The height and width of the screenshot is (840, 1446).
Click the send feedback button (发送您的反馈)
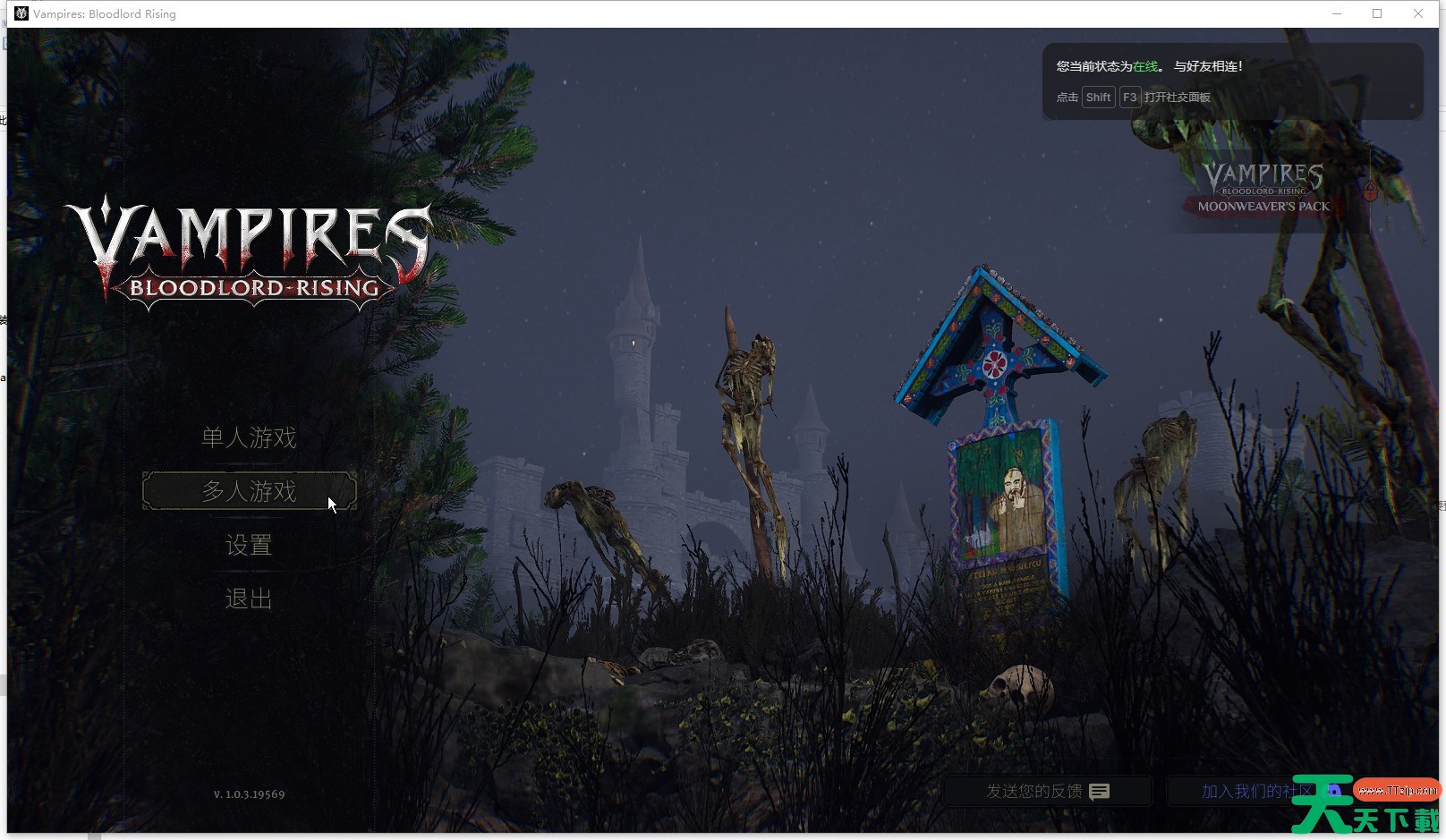point(1047,792)
